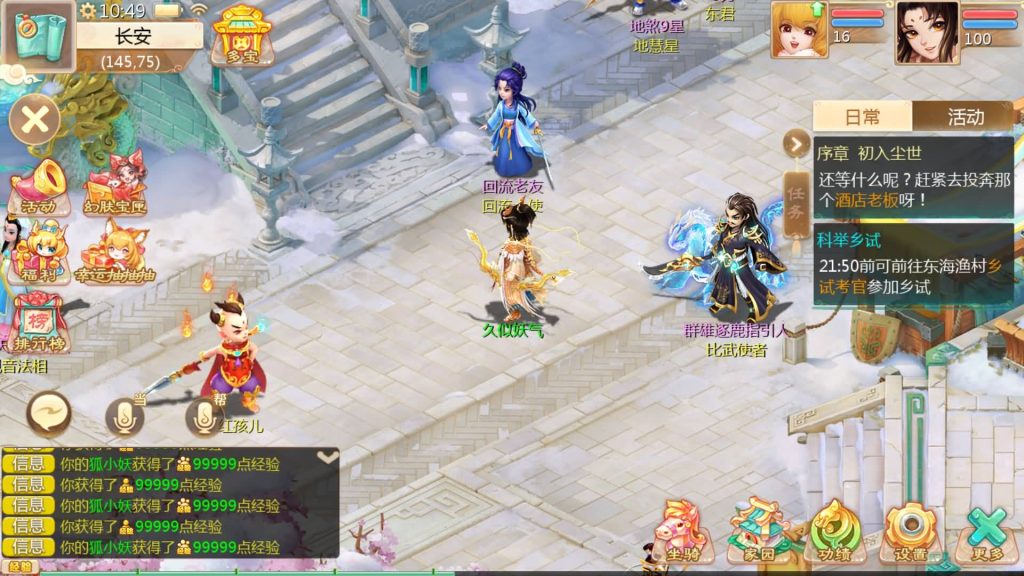Open the world map scroll icon

[38, 34]
